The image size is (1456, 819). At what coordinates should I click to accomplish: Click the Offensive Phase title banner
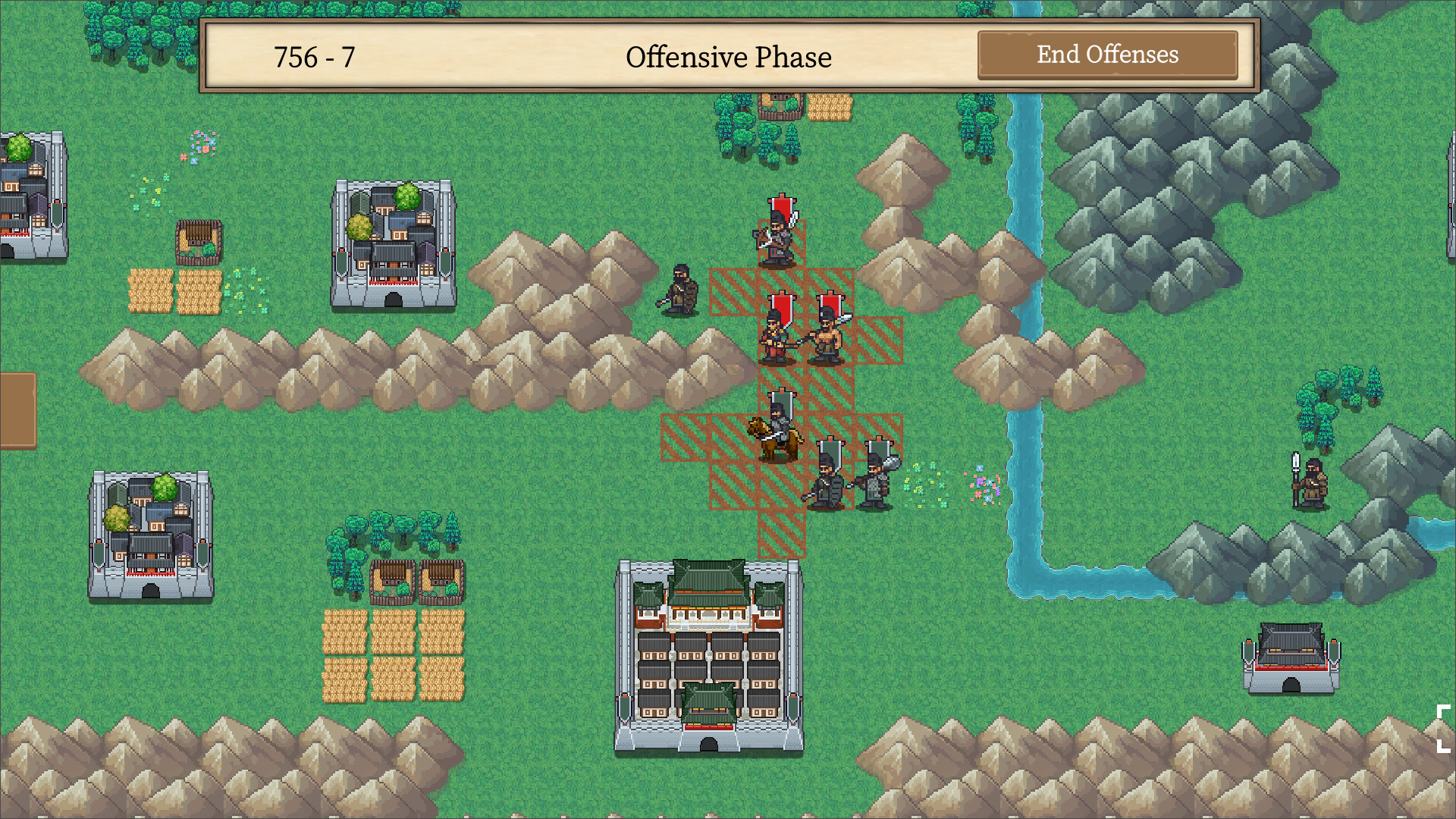pyautogui.click(x=730, y=56)
